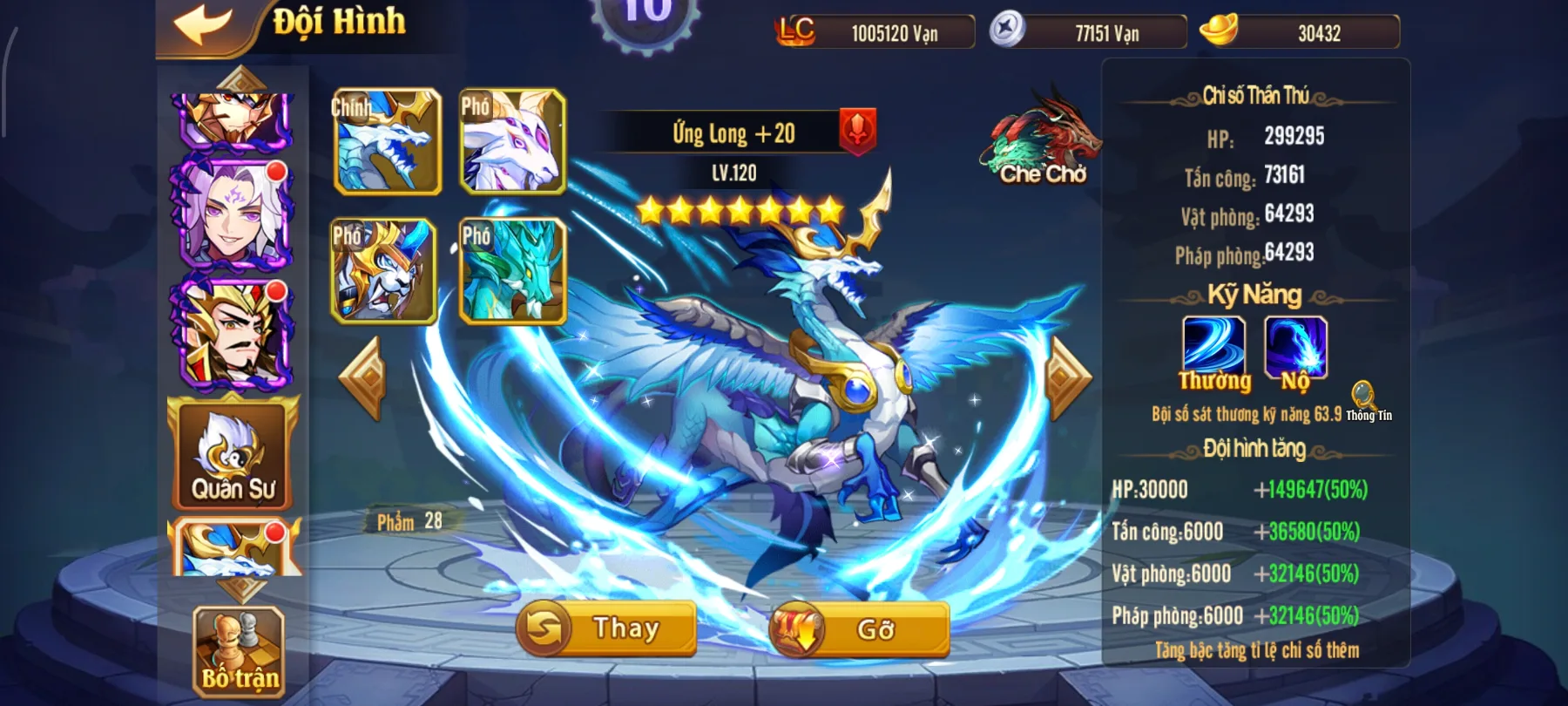Go back using the top-left arrow
This screenshot has height=706, width=1568.
pos(202,22)
